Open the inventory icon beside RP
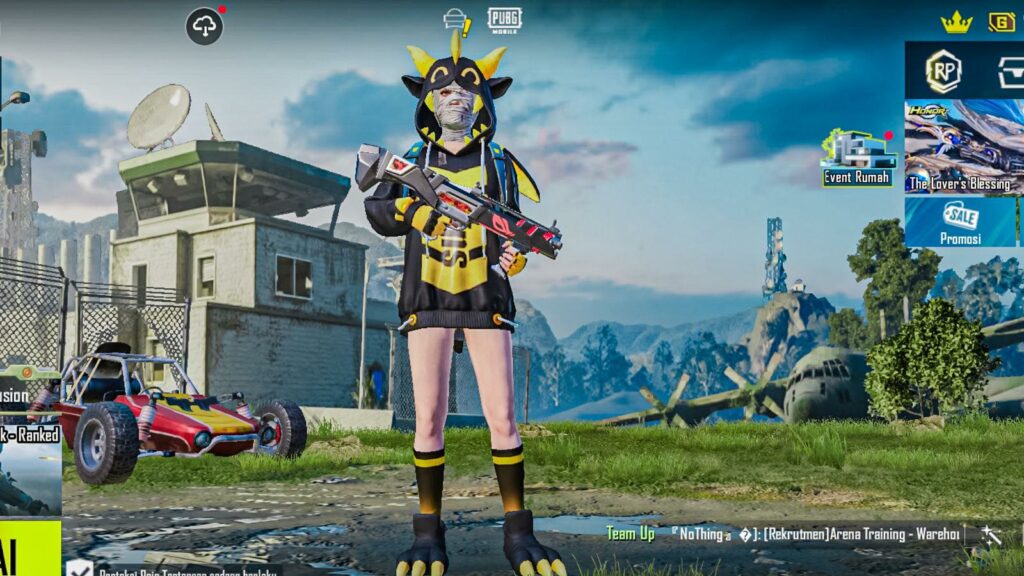The width and height of the screenshot is (1024, 576). click(1010, 71)
